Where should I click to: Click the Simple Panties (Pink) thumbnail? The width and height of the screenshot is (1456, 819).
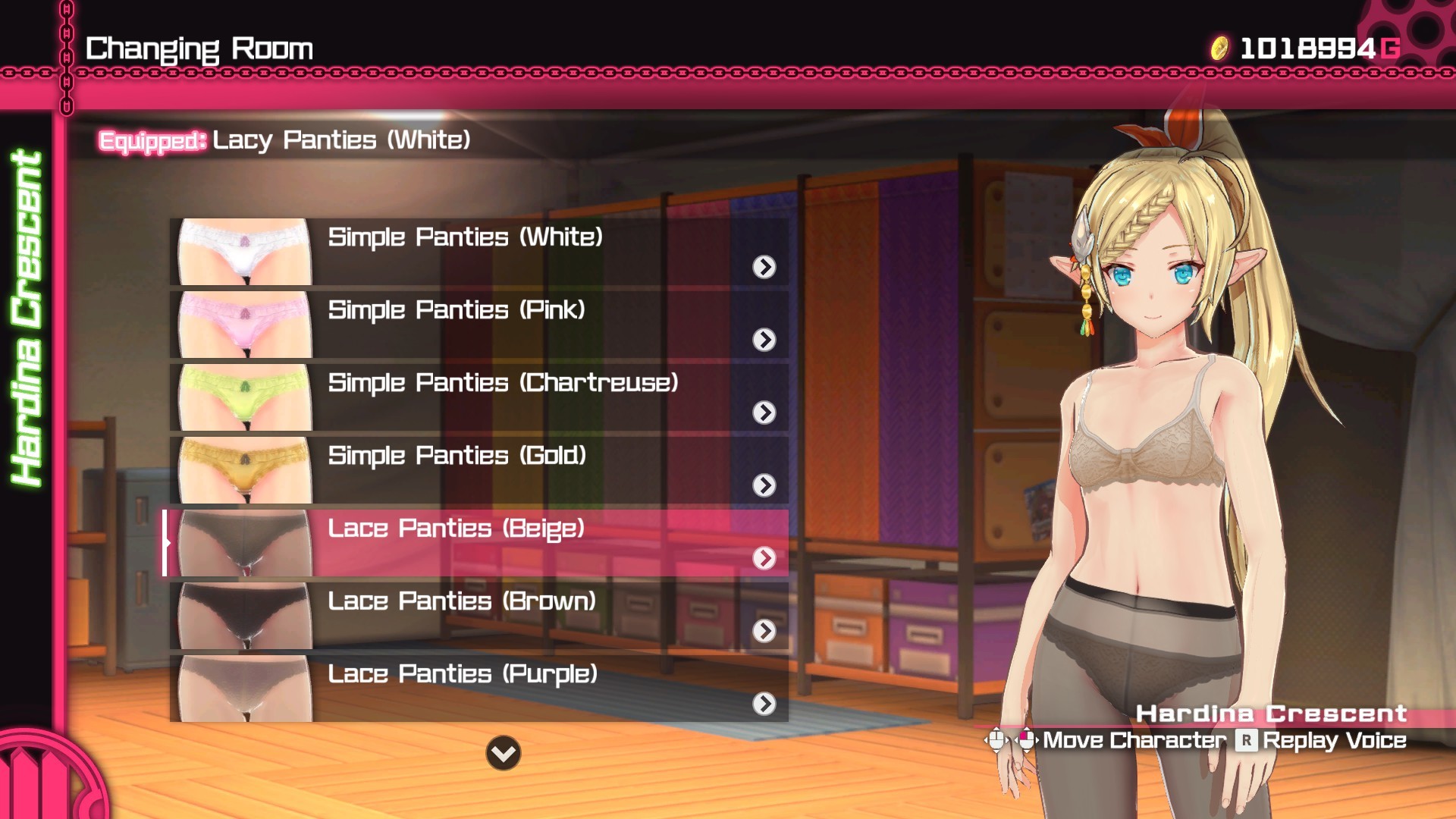244,325
